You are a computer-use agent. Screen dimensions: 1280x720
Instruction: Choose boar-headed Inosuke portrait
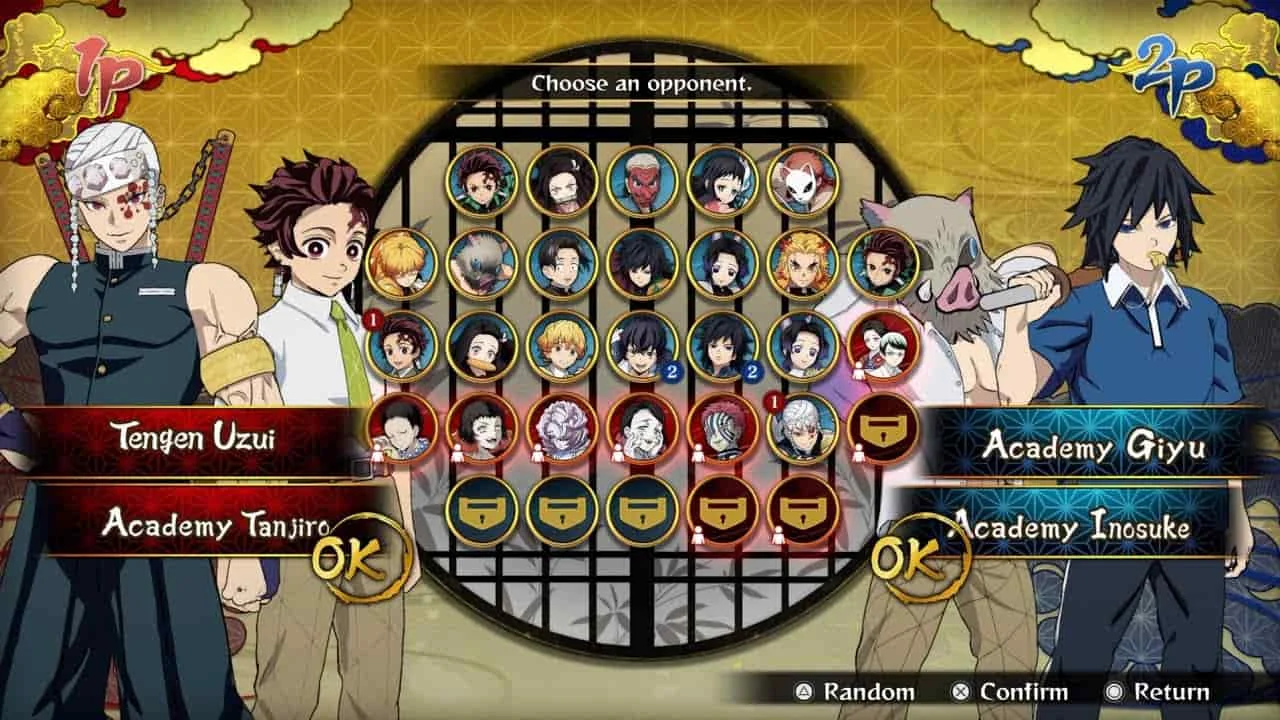(x=482, y=263)
